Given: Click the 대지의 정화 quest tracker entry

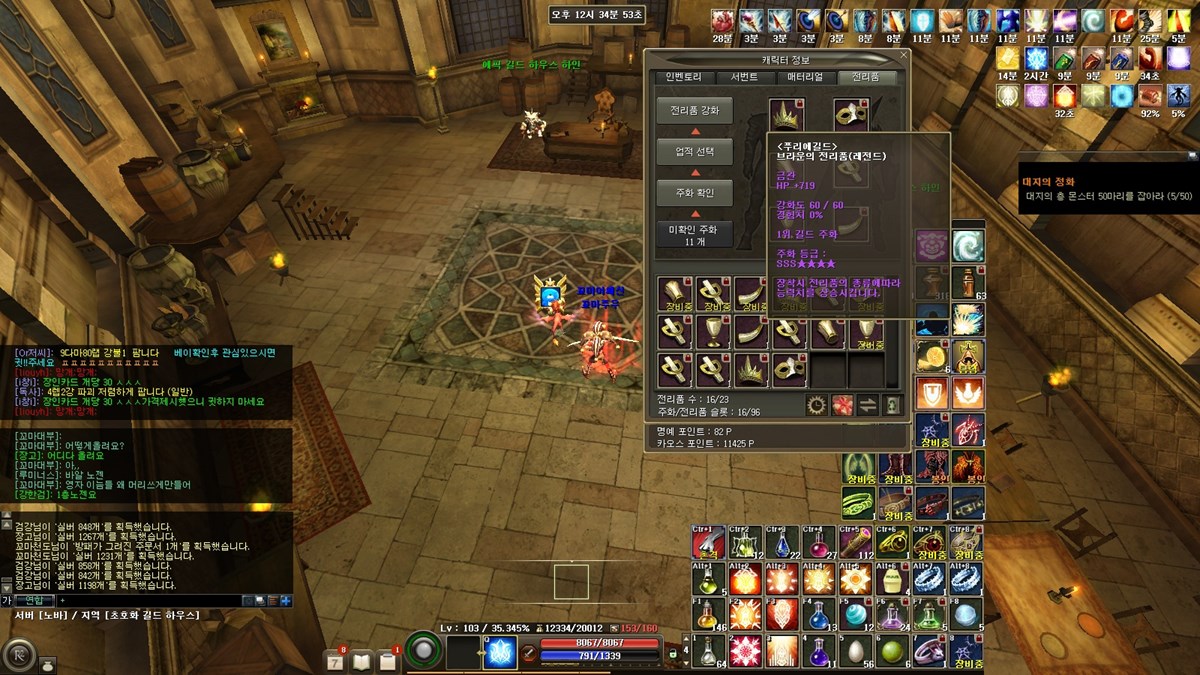Looking at the screenshot, I should click(x=1049, y=182).
